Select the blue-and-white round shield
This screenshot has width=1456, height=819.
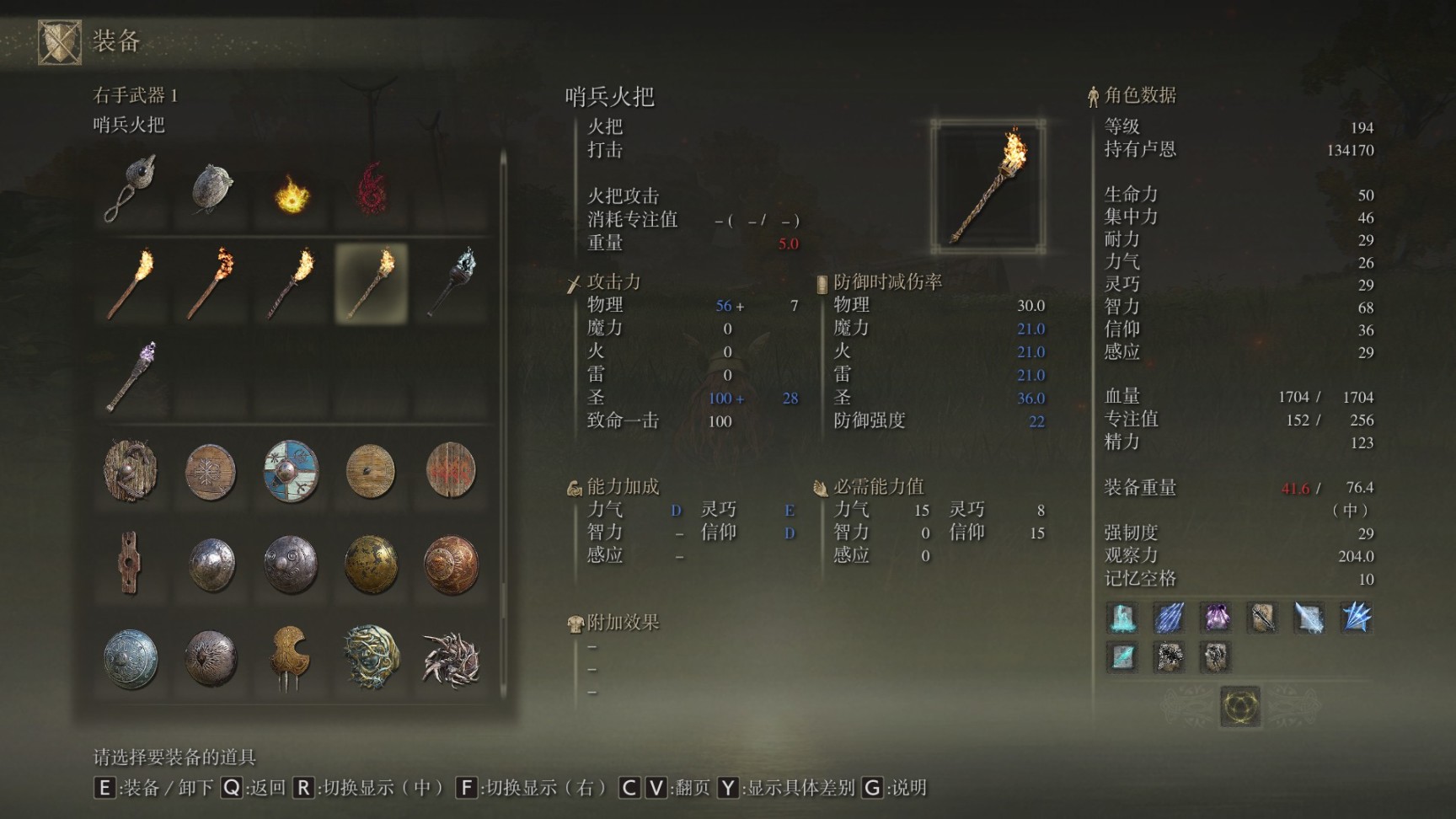coord(291,472)
